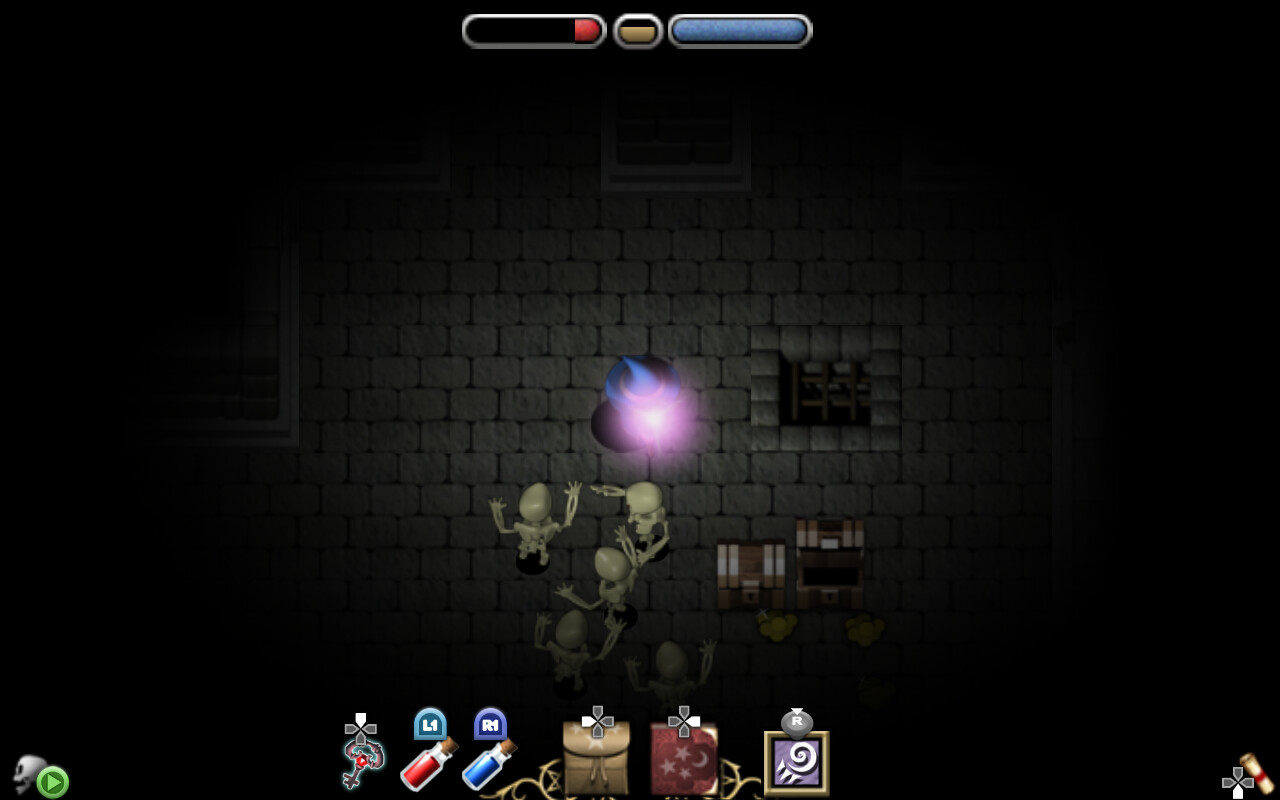Click the blue mana bar at the top

pyautogui.click(x=740, y=29)
